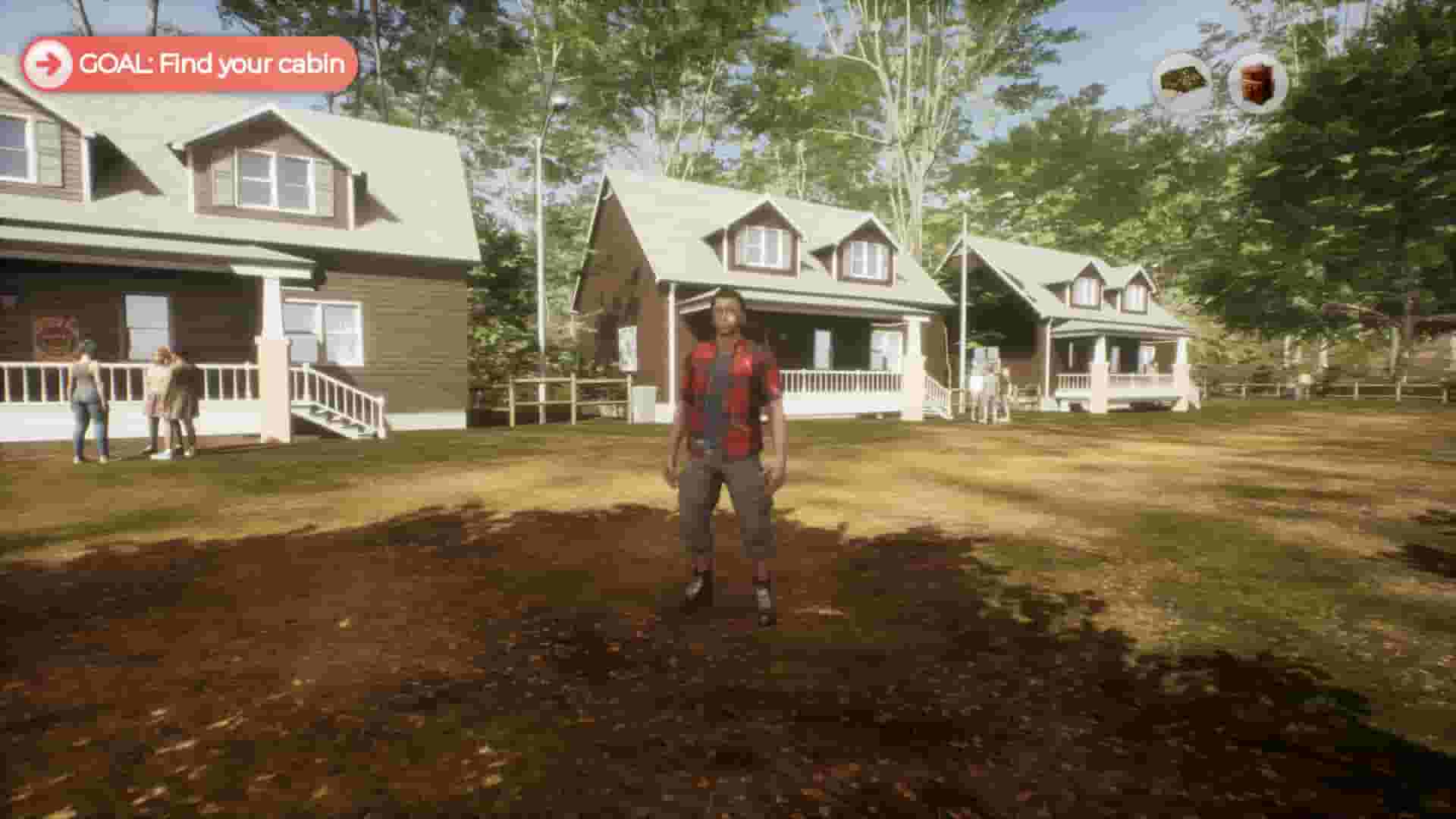This screenshot has width=1456, height=819.
Task: Click the arrow icon on the goal banner
Action: [49, 63]
